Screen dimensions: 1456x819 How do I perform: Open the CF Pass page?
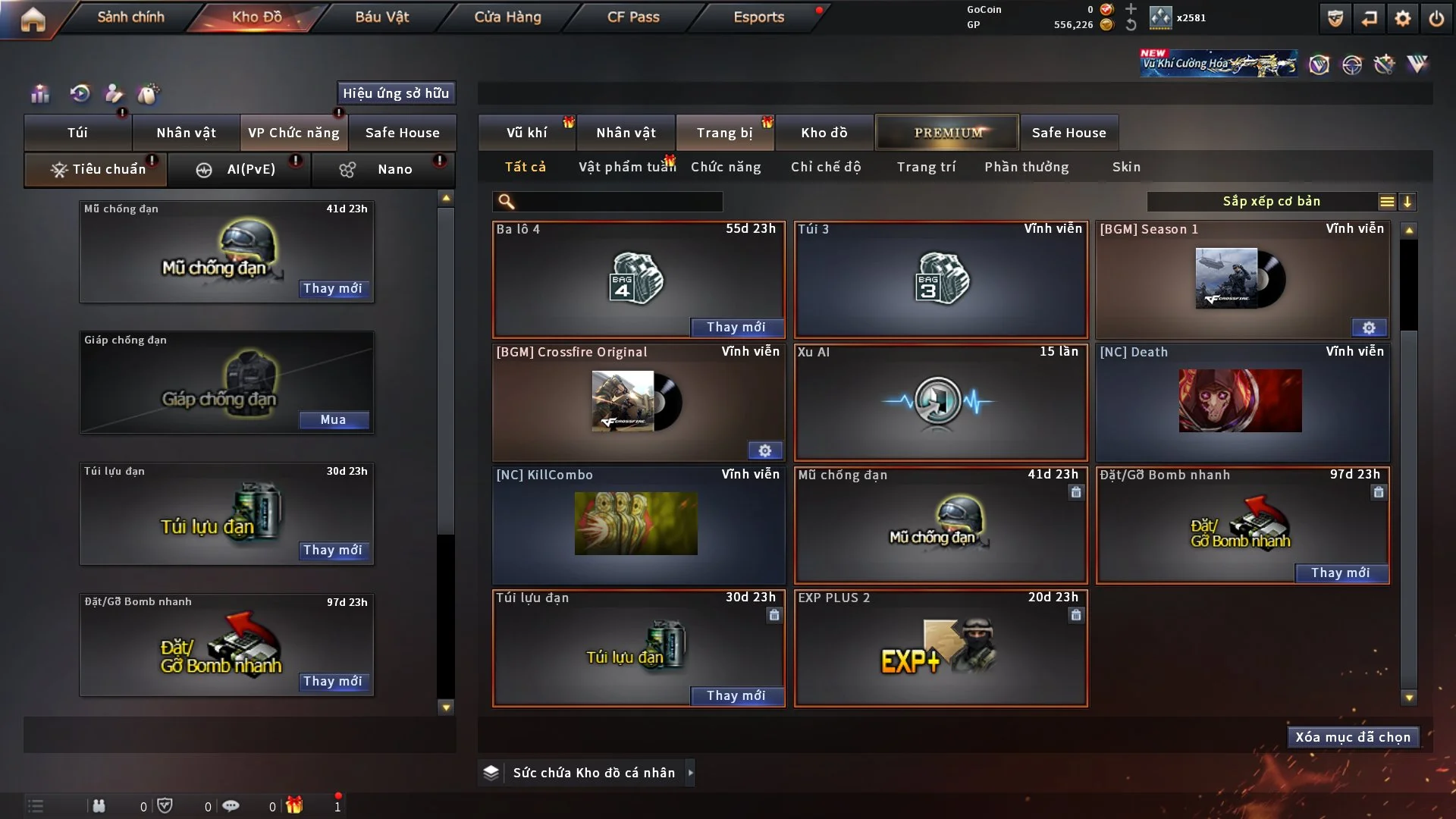click(633, 17)
